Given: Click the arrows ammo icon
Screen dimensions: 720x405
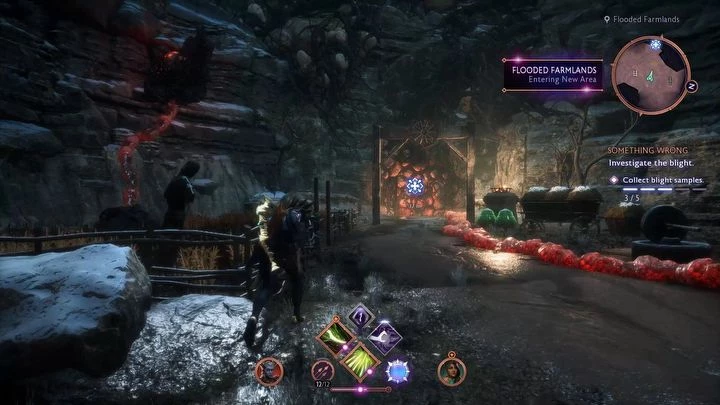Looking at the screenshot, I should 324,372.
